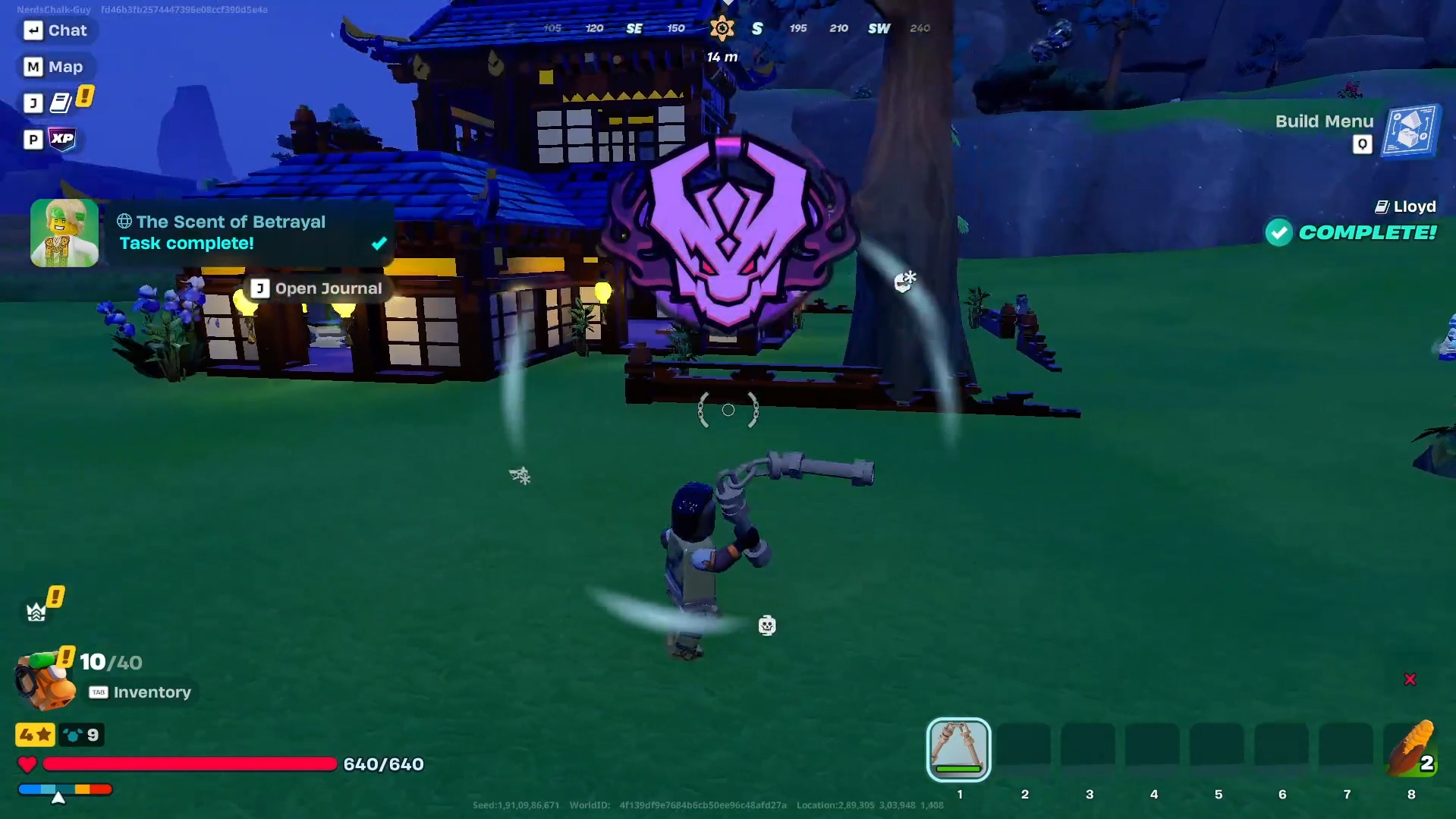Screen dimensions: 1456x819
Task: Open Chat from the top-left button
Action: [x=57, y=30]
